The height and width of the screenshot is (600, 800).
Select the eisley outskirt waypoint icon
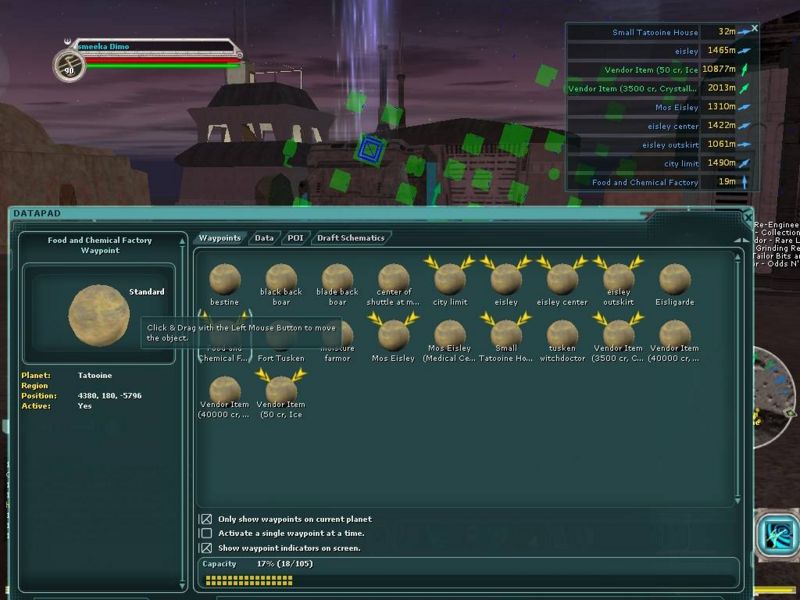618,279
